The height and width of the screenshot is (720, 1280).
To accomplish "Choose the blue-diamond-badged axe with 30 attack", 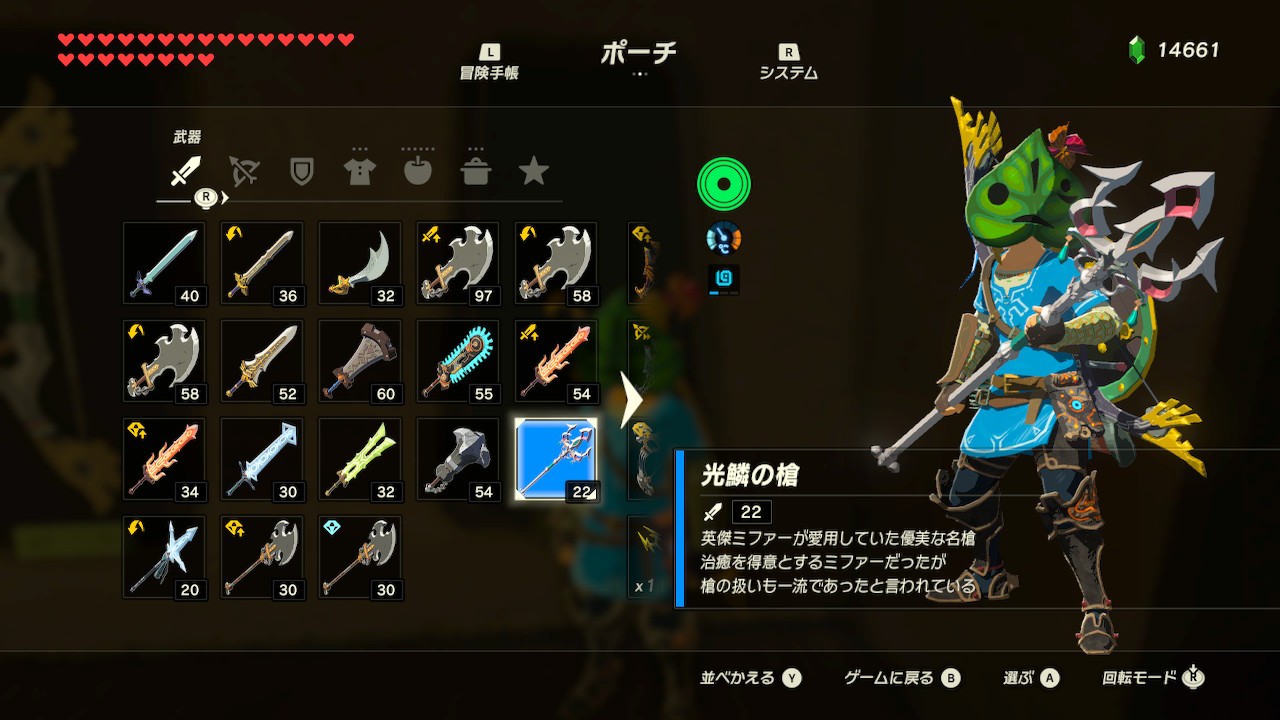I will coord(360,557).
